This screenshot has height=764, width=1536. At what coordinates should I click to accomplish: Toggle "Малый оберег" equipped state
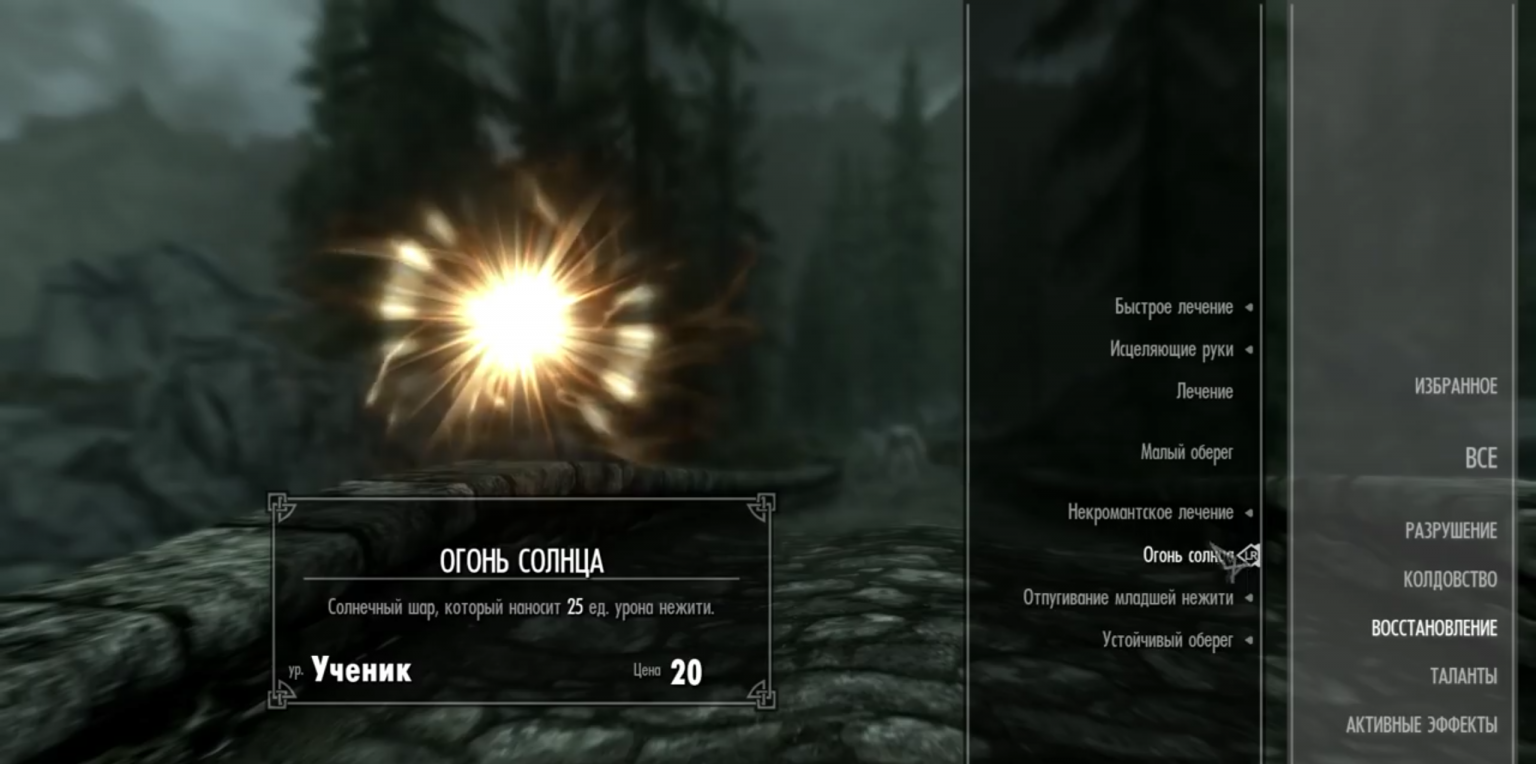point(1189,451)
